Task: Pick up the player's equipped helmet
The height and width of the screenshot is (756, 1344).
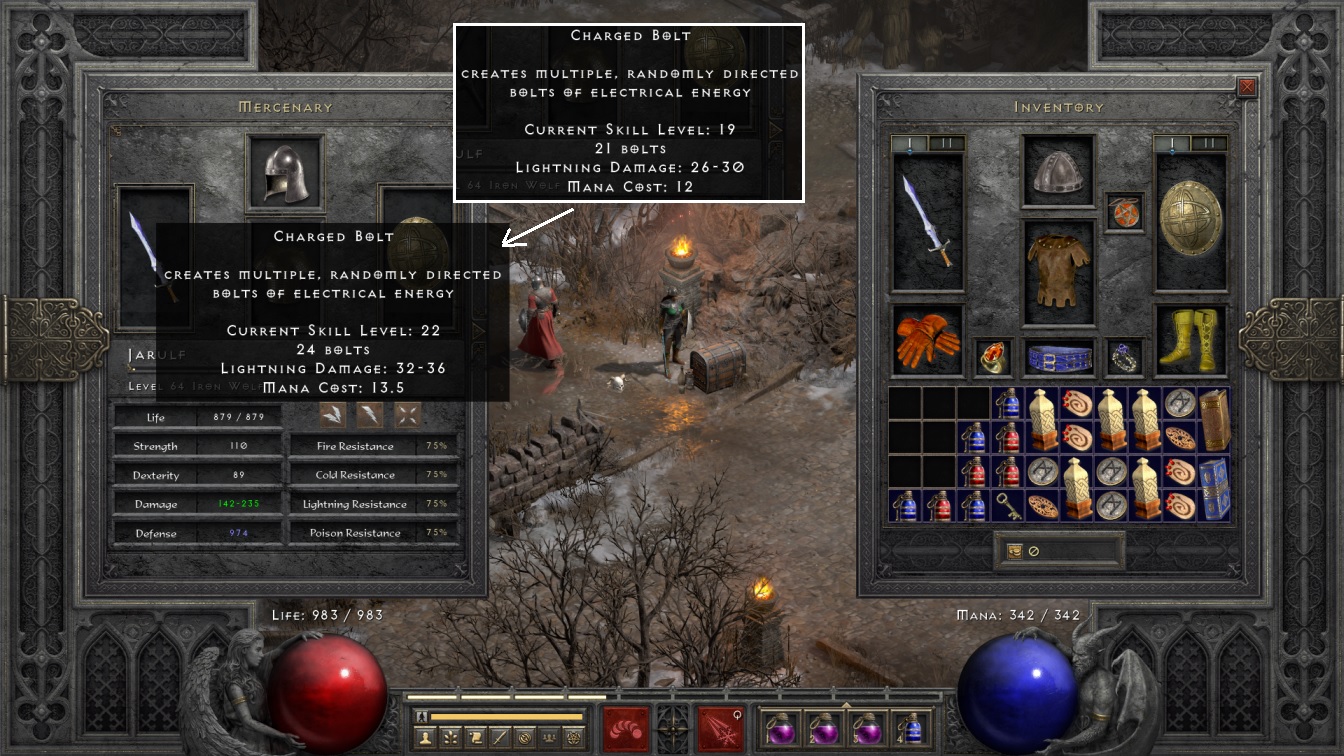Action: (x=1058, y=173)
